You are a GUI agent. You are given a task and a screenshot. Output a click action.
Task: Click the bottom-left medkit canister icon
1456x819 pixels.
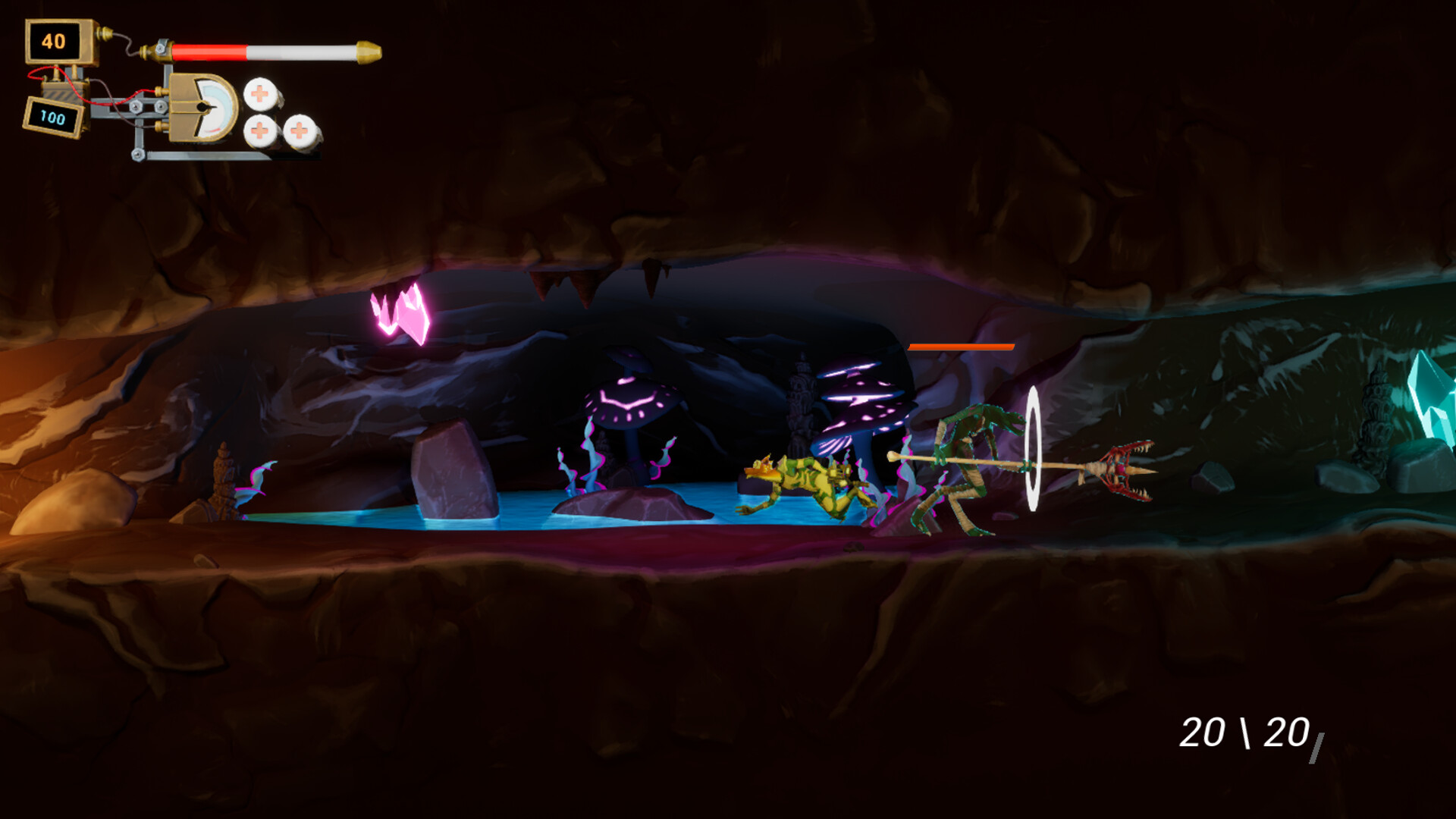(261, 131)
